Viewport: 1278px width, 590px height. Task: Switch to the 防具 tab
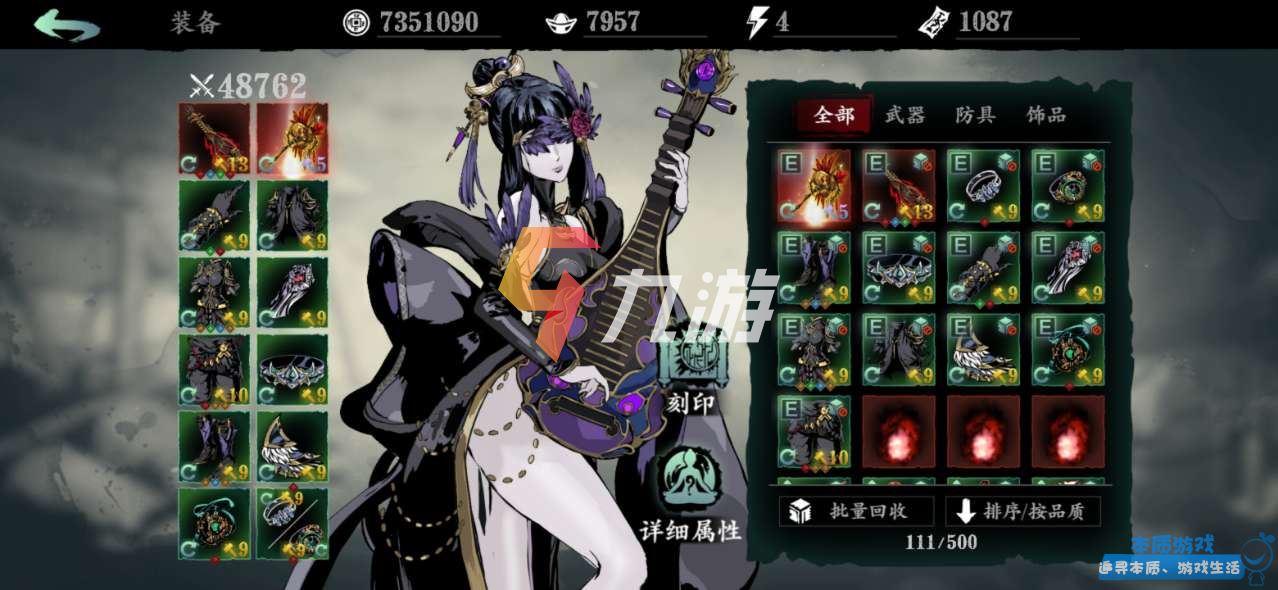pyautogui.click(x=975, y=115)
